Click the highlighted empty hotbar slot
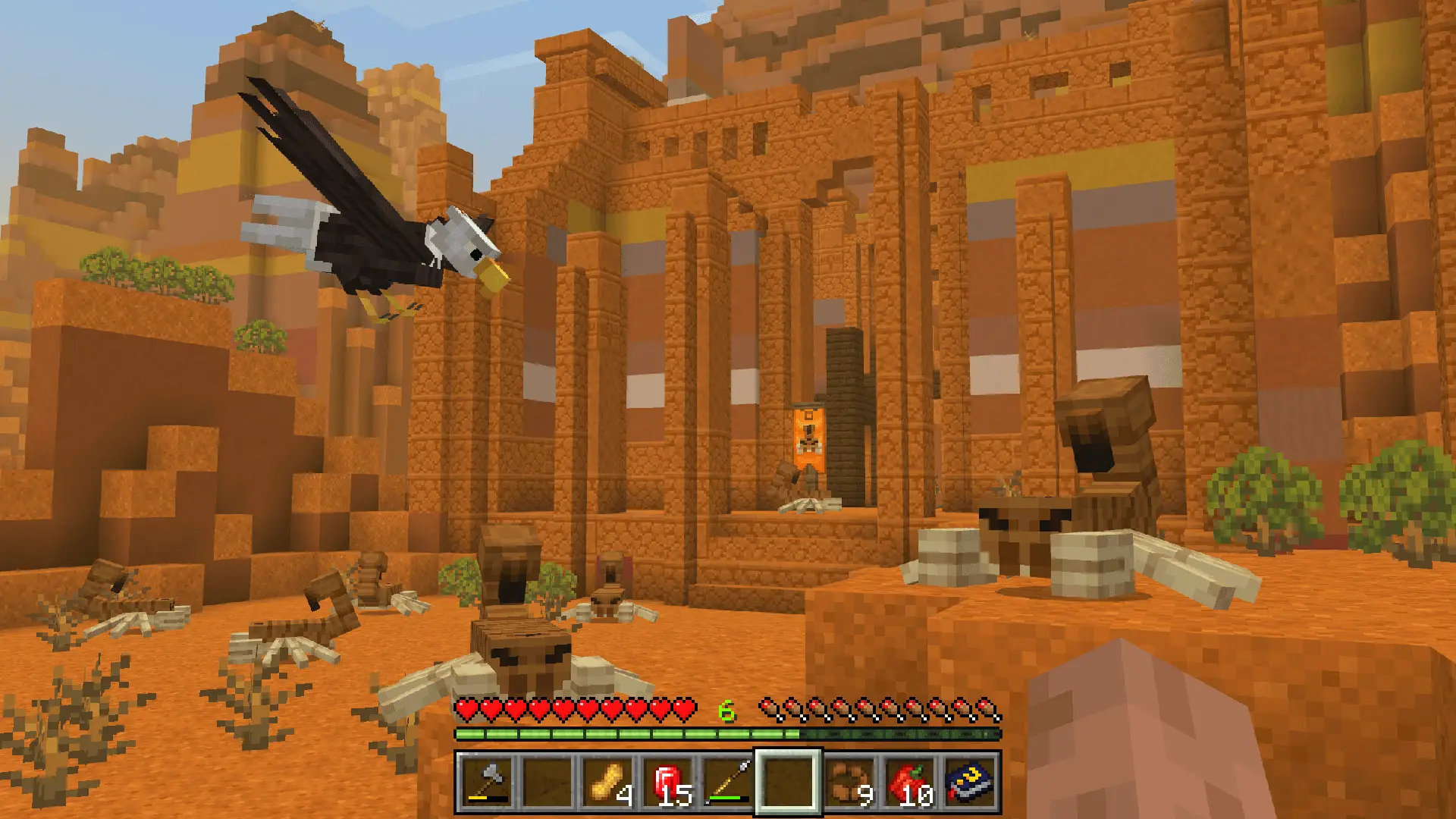The height and width of the screenshot is (819, 1456). point(788,782)
